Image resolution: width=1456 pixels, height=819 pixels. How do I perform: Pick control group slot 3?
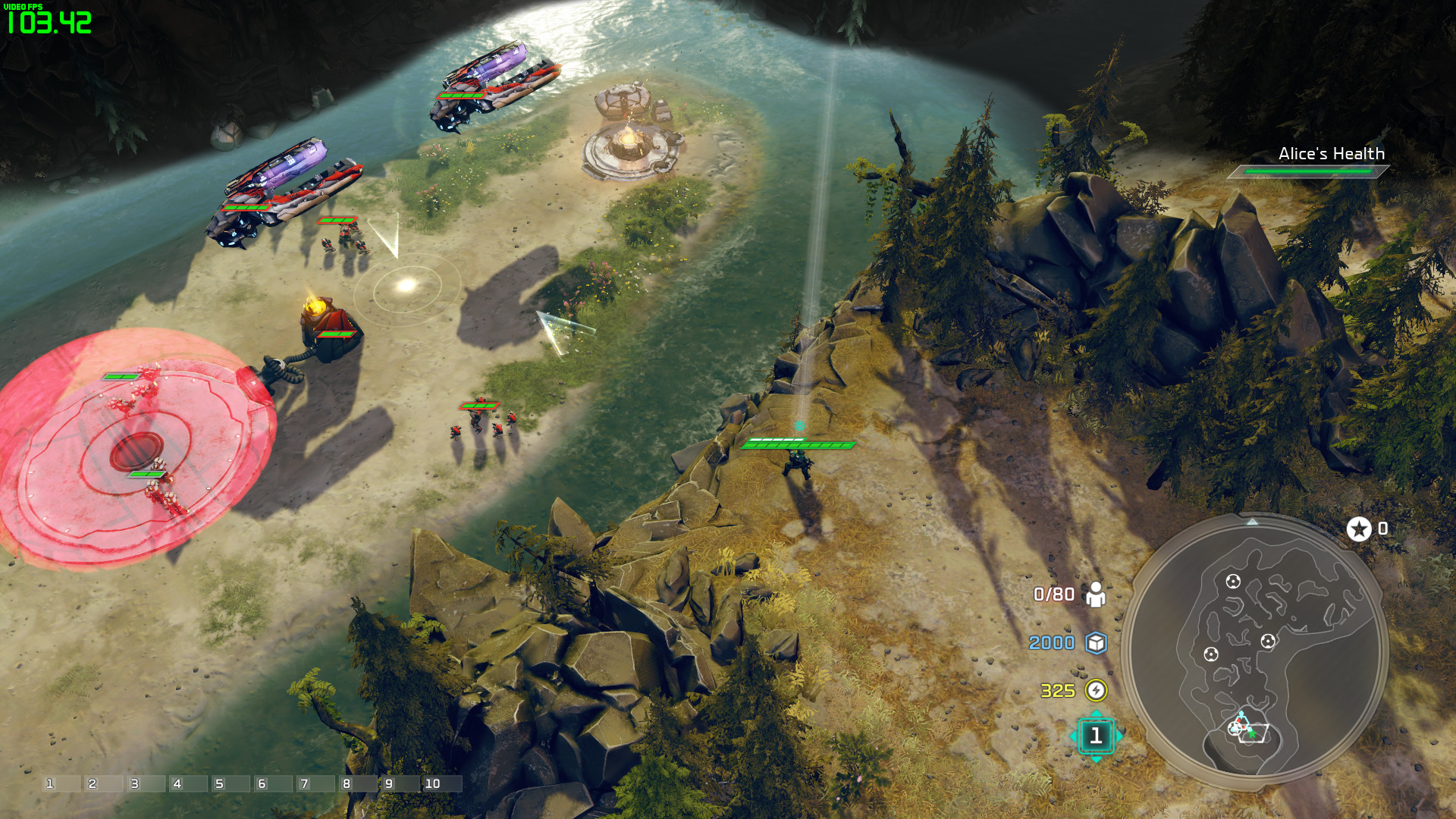[x=146, y=783]
